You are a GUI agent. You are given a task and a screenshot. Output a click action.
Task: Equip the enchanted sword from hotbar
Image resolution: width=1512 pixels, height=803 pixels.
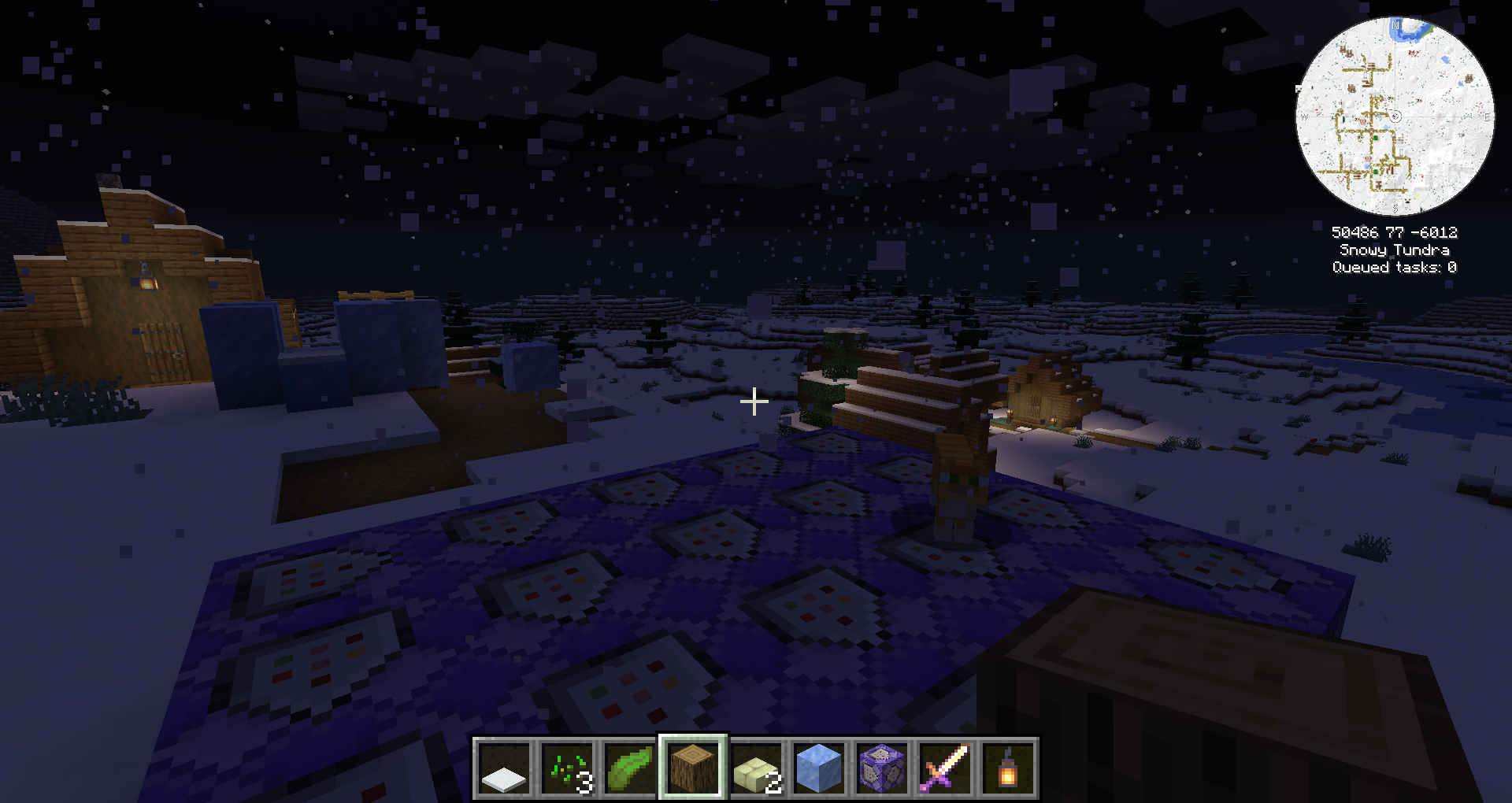[945, 768]
